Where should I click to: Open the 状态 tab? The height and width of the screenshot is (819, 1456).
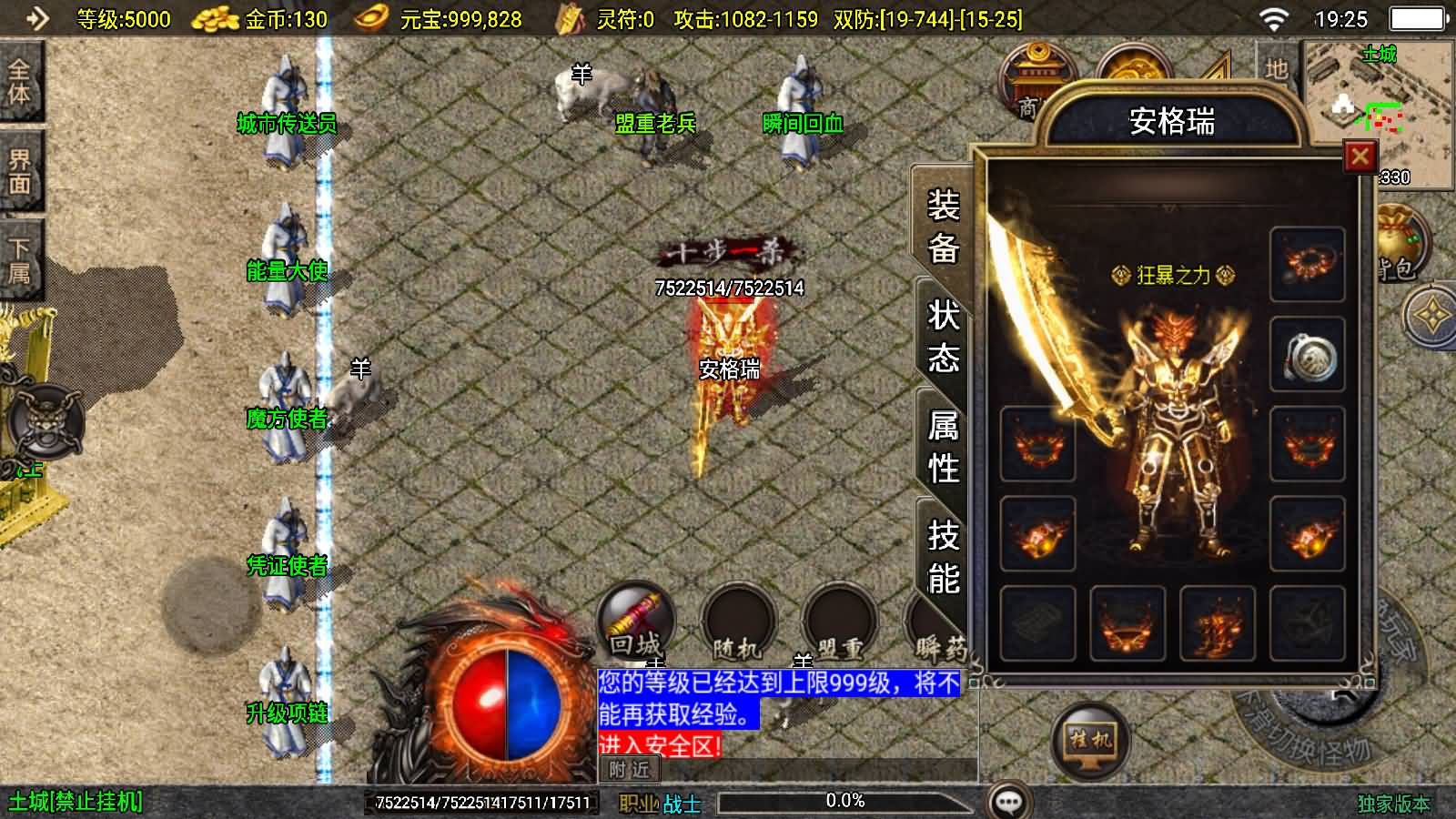944,336
